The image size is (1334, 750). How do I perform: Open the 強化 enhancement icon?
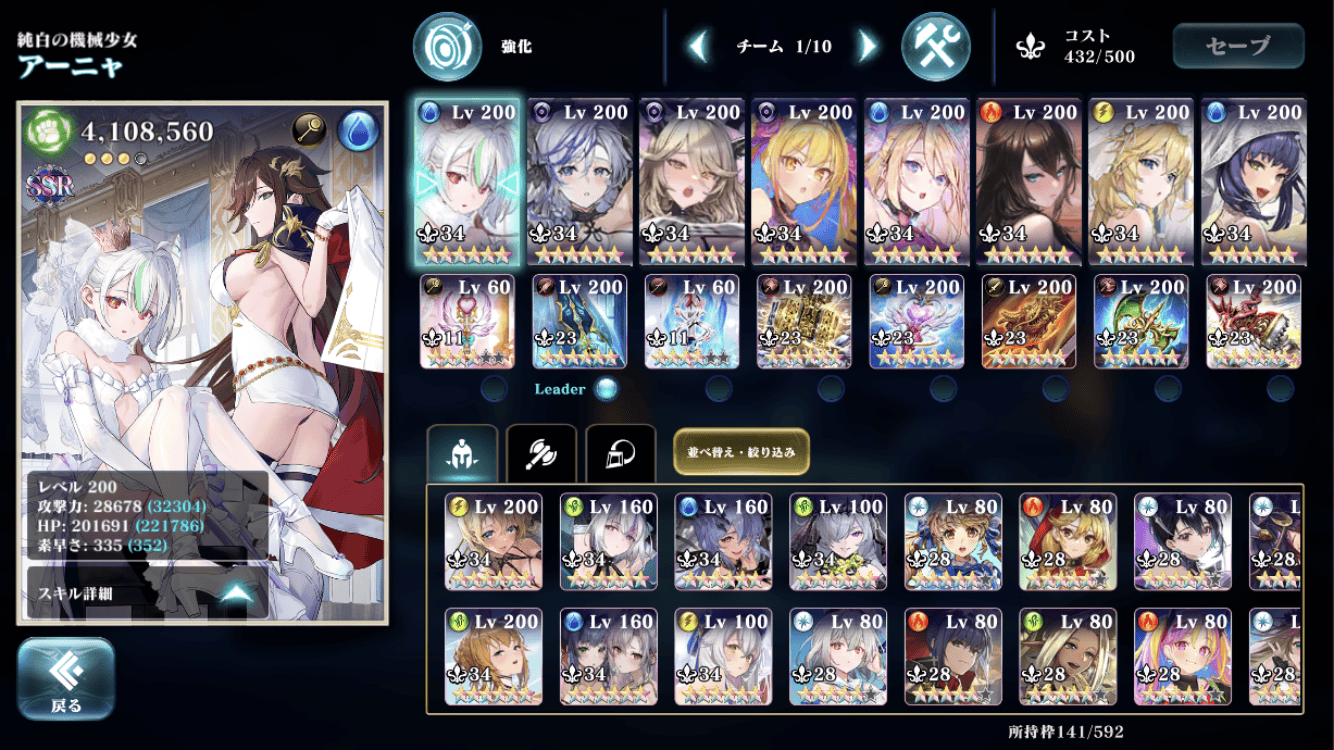[x=448, y=46]
